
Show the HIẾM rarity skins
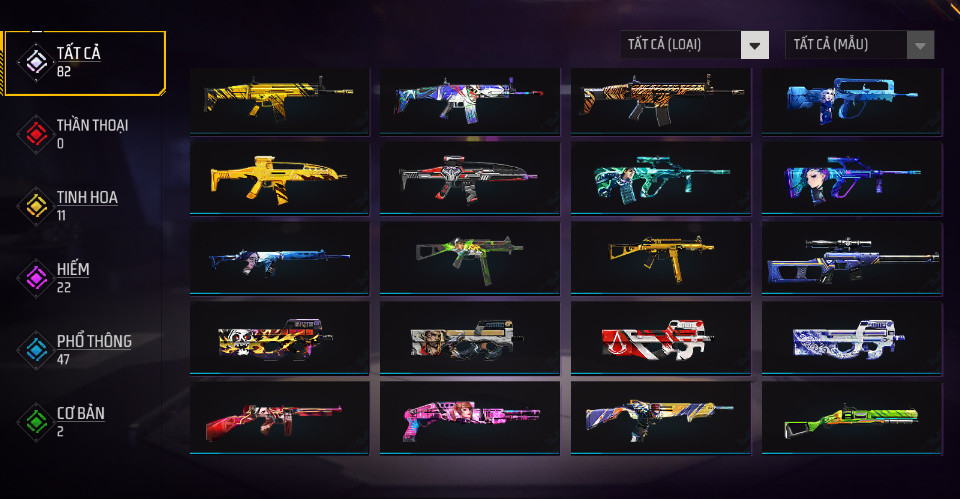pyautogui.click(x=74, y=277)
